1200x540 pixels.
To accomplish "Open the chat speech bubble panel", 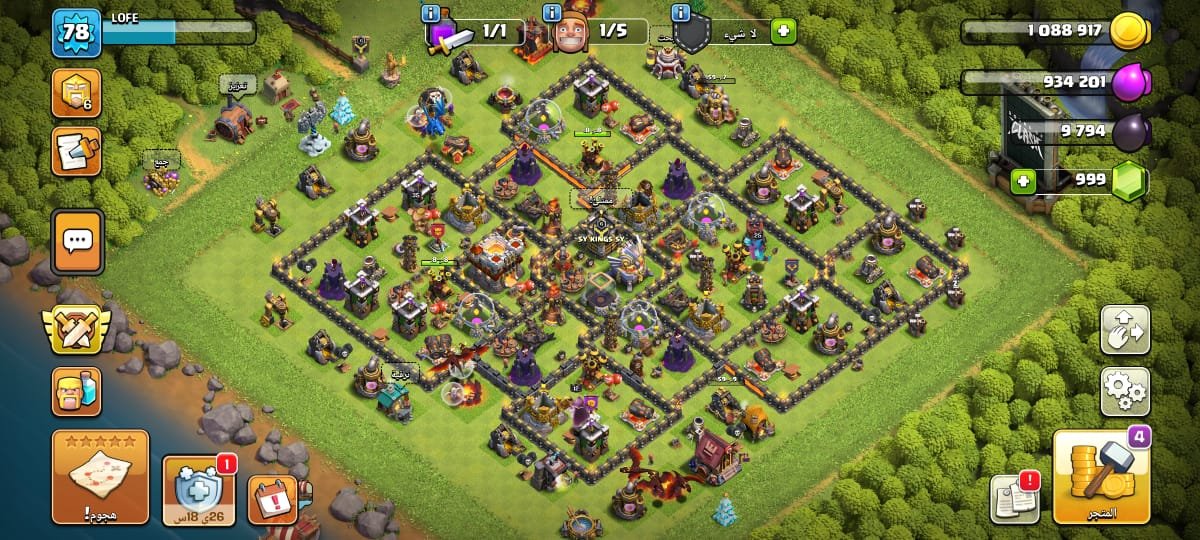I will 76,241.
